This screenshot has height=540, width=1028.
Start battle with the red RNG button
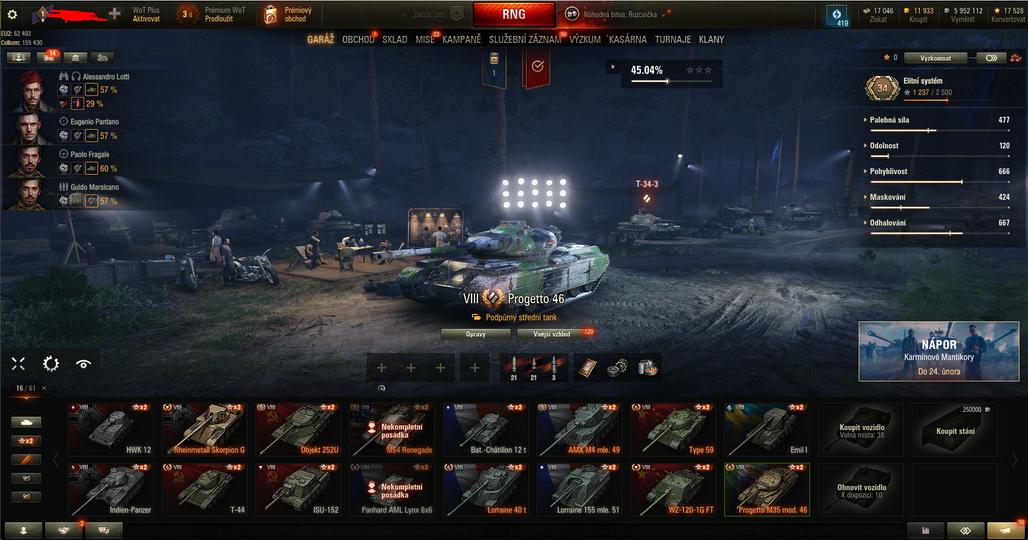click(513, 14)
